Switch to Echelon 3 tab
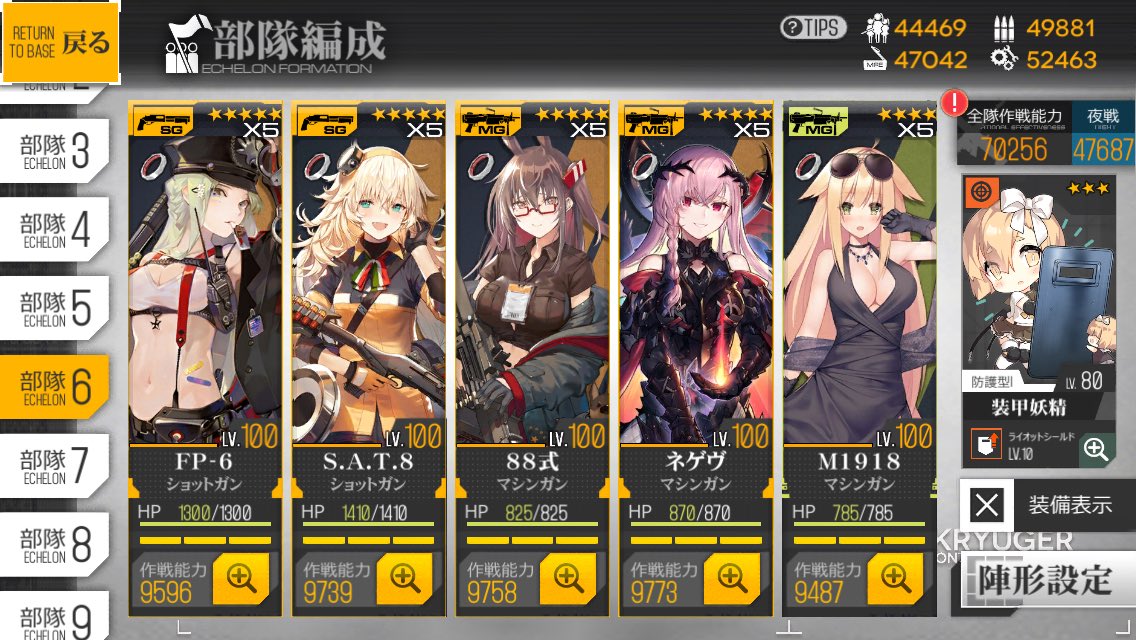Image resolution: width=1136 pixels, height=640 pixels. 55,151
